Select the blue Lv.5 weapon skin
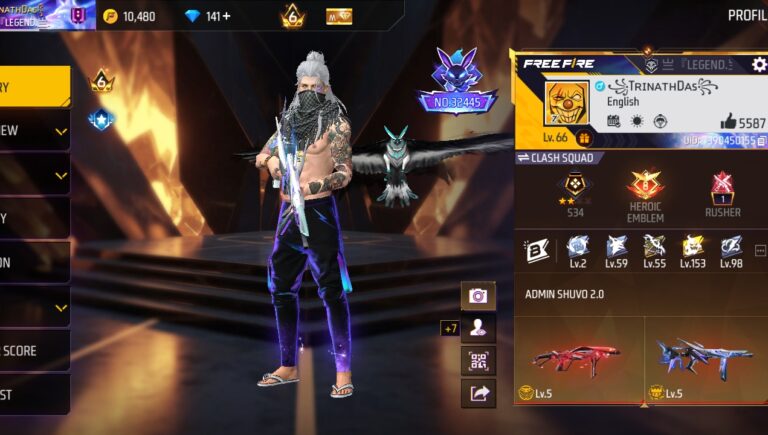The height and width of the screenshot is (435, 768). point(705,357)
